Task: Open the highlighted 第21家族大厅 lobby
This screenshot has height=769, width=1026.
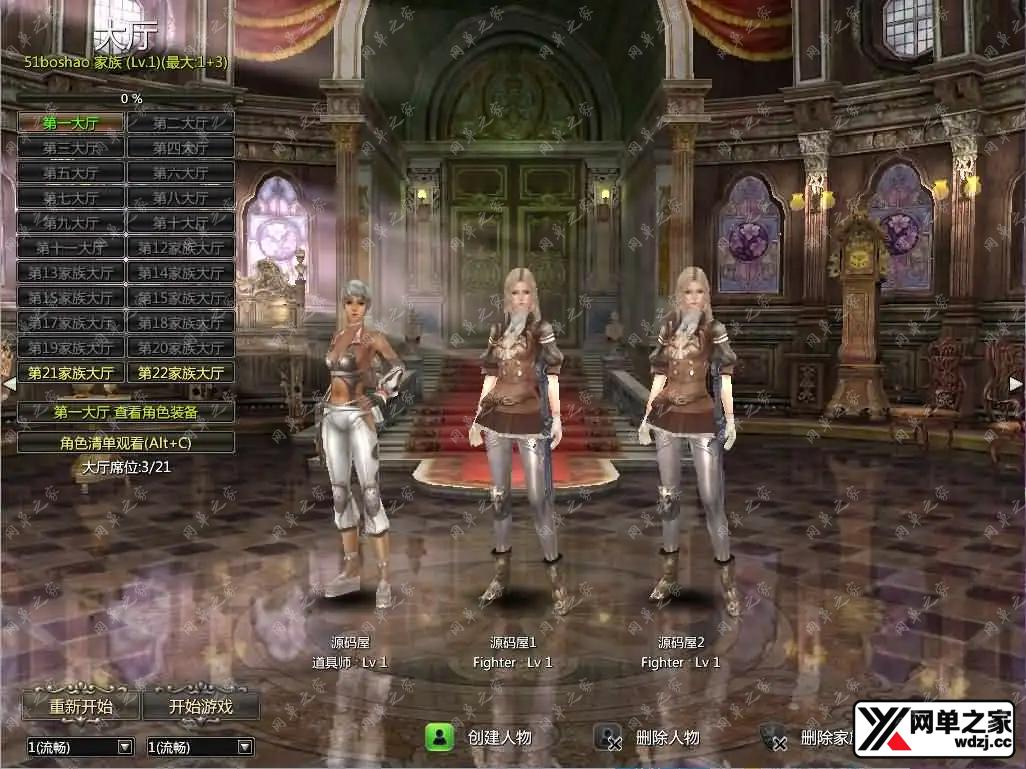Action: coord(71,372)
